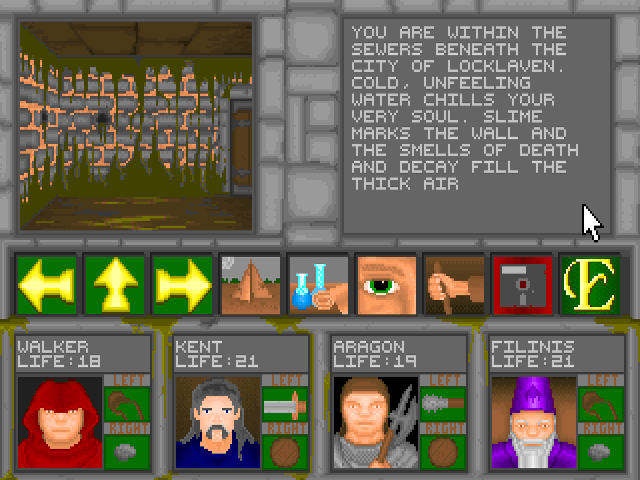
Task: Click the tent camp icon
Action: [250, 285]
